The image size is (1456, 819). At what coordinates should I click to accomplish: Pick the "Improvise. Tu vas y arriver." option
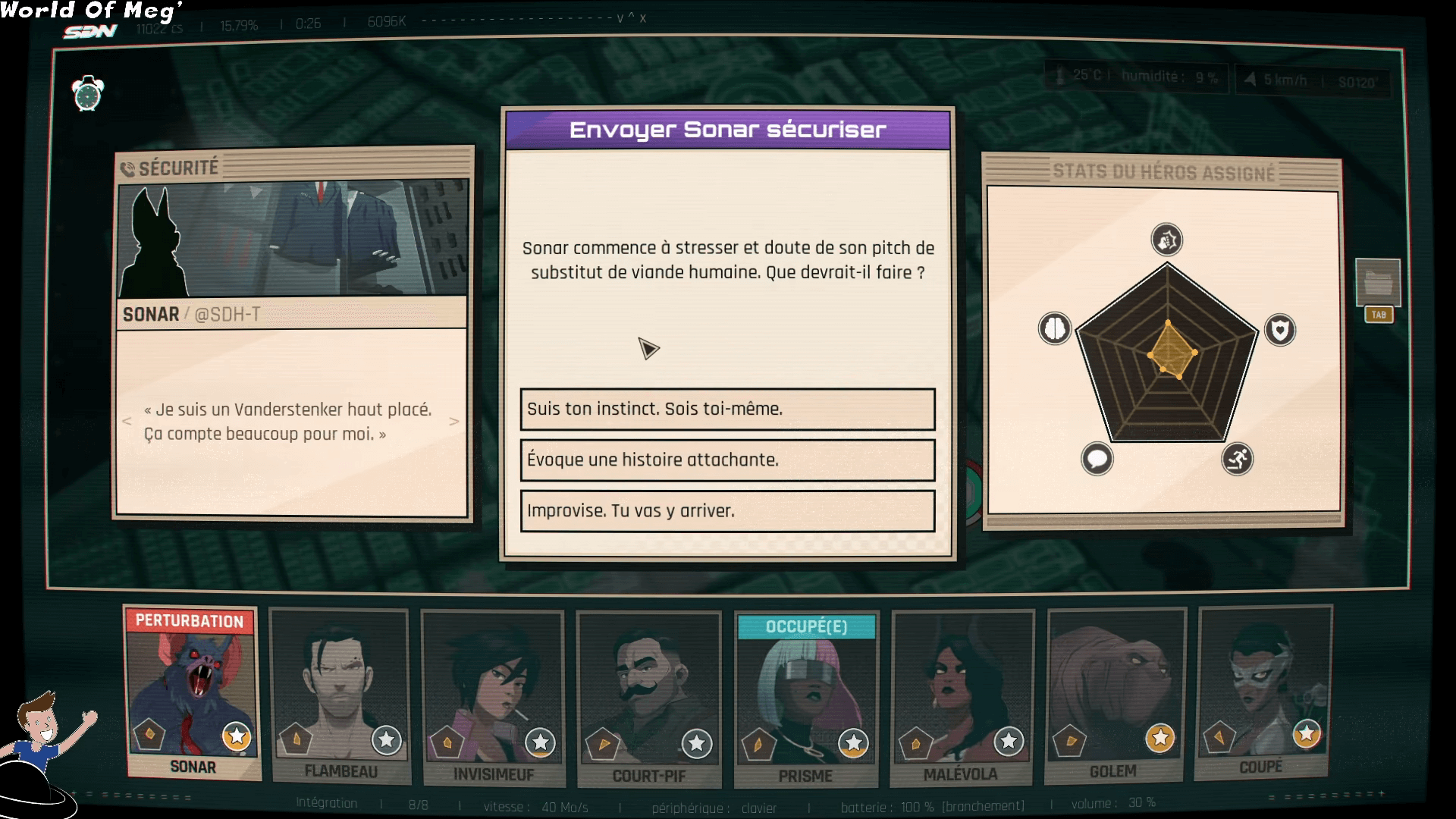click(x=727, y=511)
